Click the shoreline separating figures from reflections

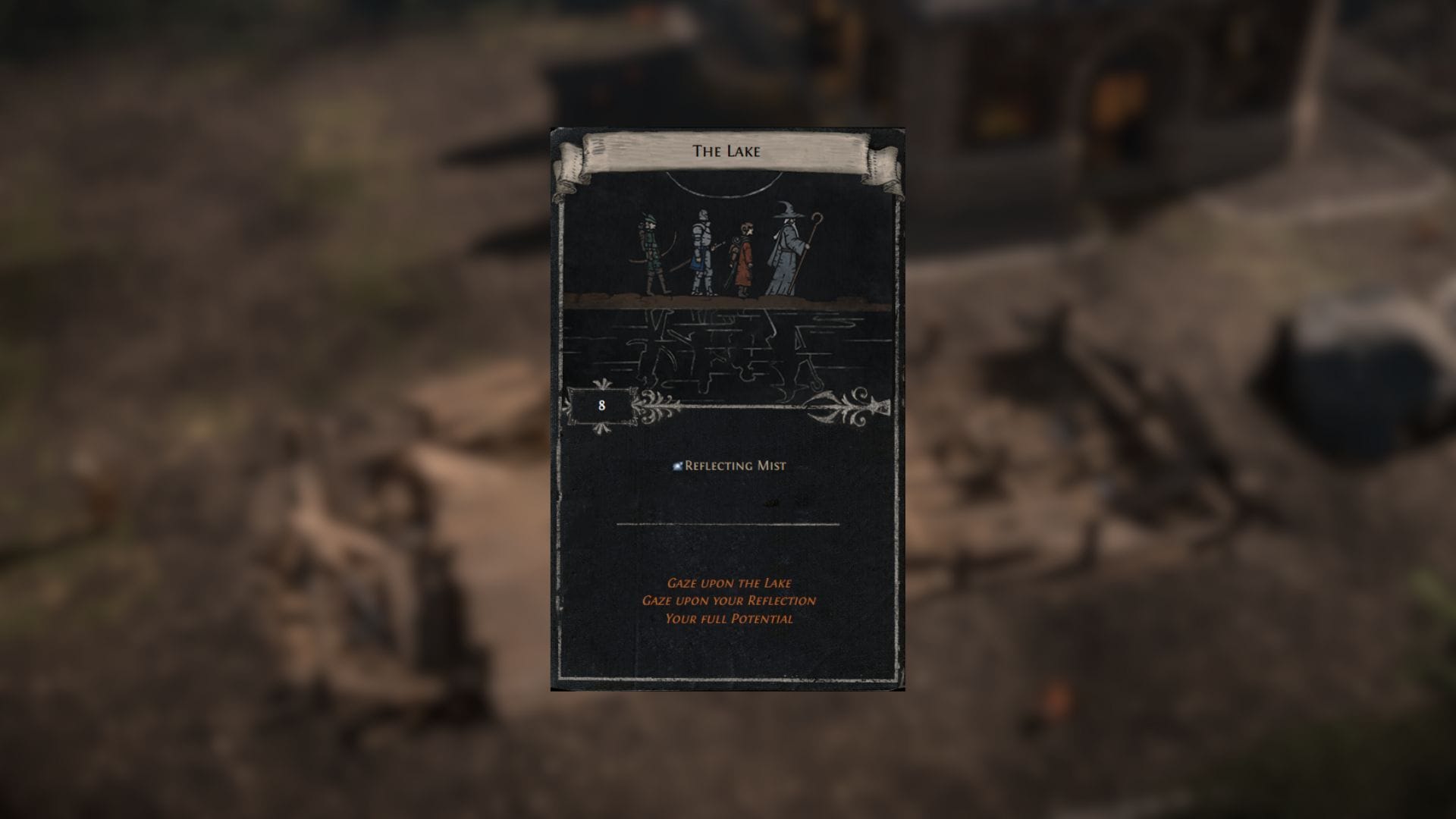733,303
